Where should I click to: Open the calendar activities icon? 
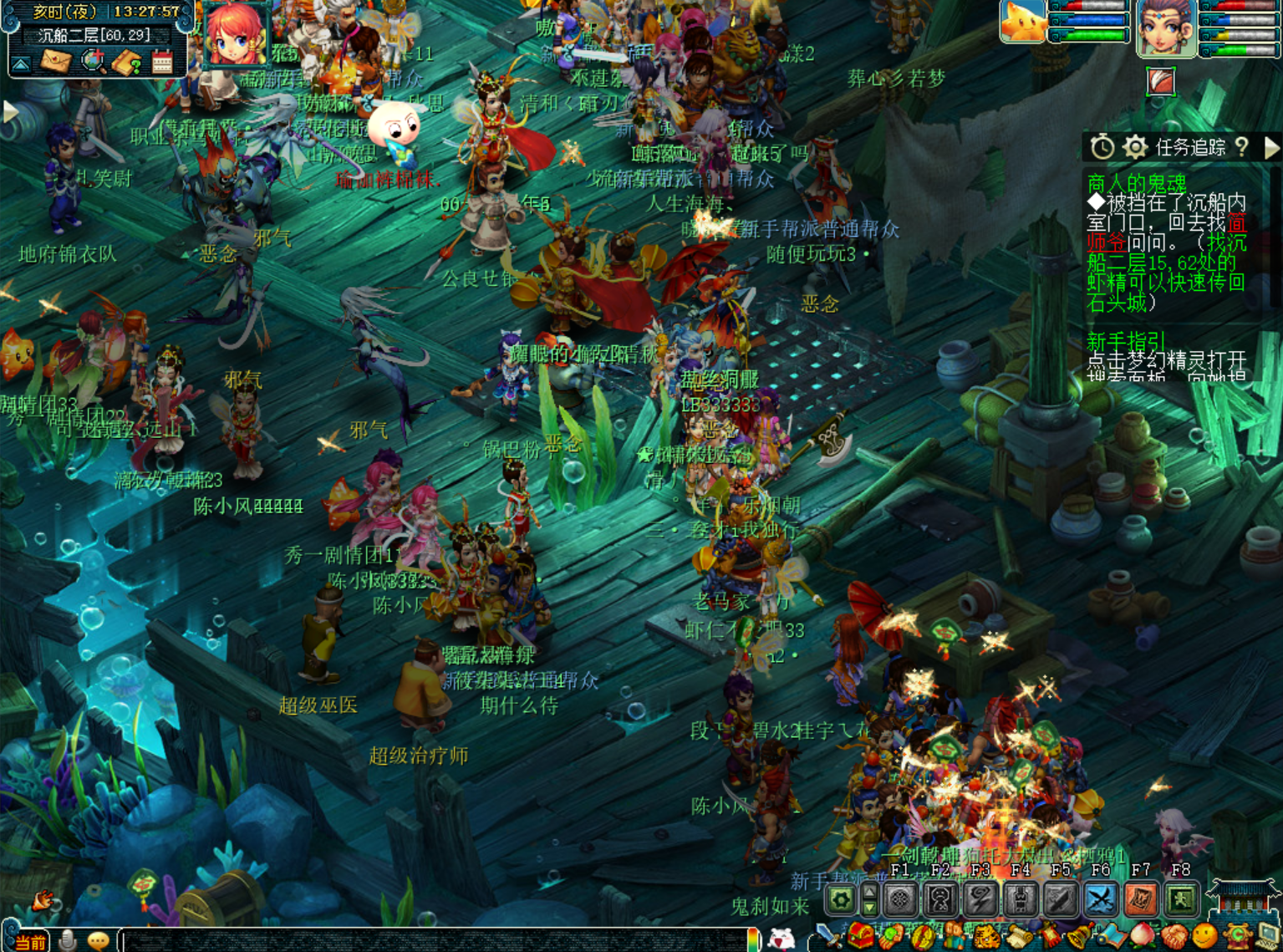point(162,63)
